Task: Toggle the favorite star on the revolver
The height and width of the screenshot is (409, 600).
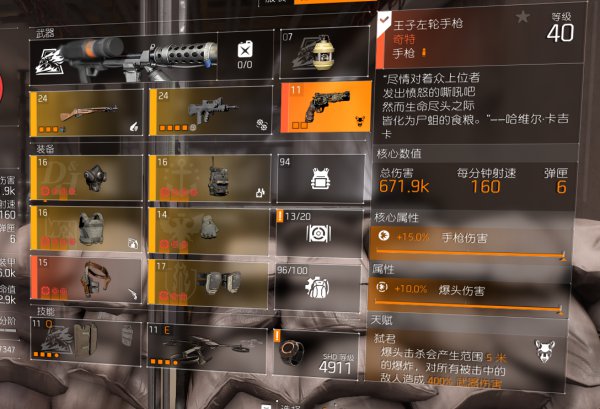Action: (522, 16)
